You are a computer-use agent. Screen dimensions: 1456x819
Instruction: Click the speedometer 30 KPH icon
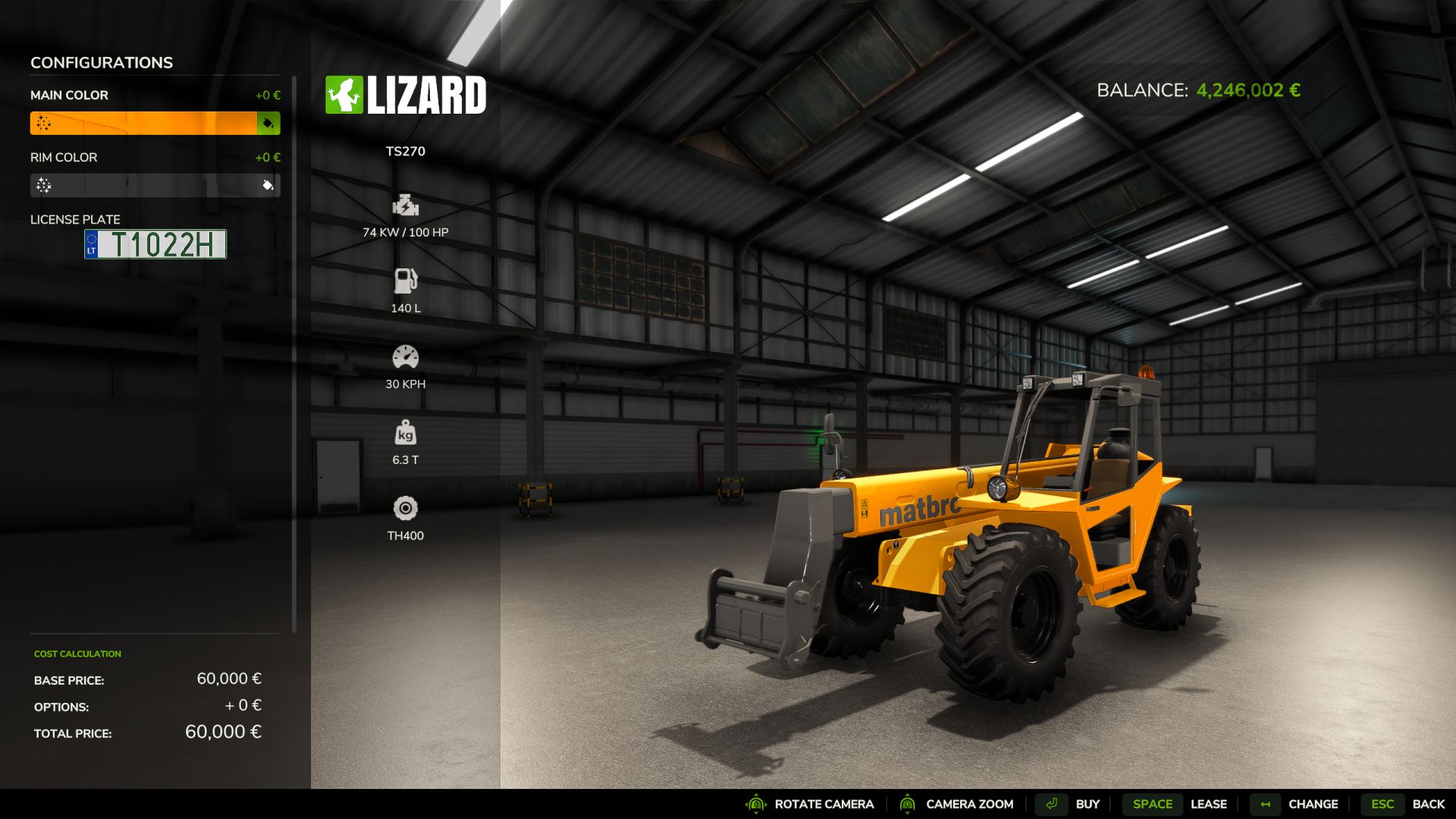click(406, 356)
